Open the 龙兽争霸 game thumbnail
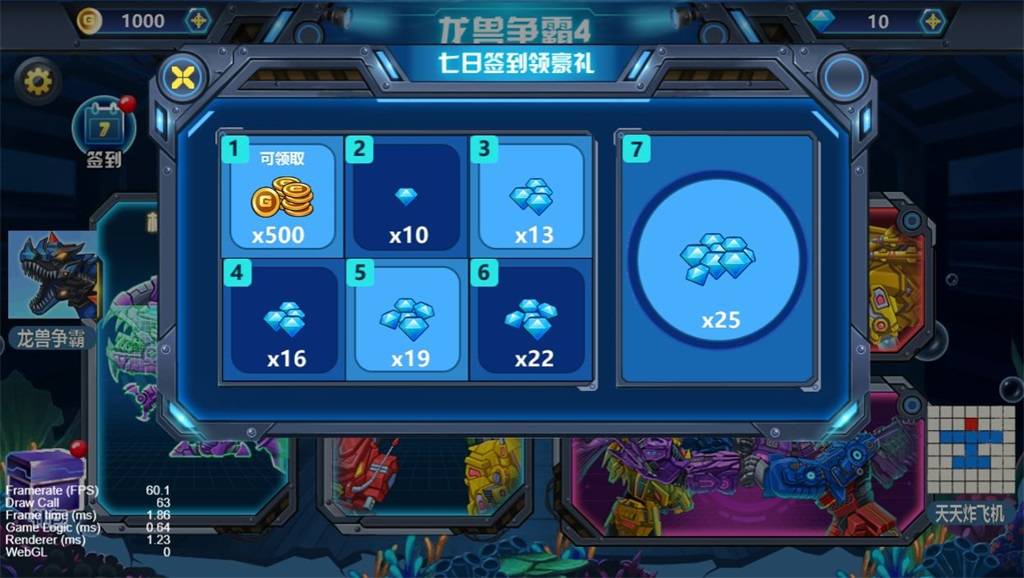Viewport: 1024px width, 578px height. (54, 279)
